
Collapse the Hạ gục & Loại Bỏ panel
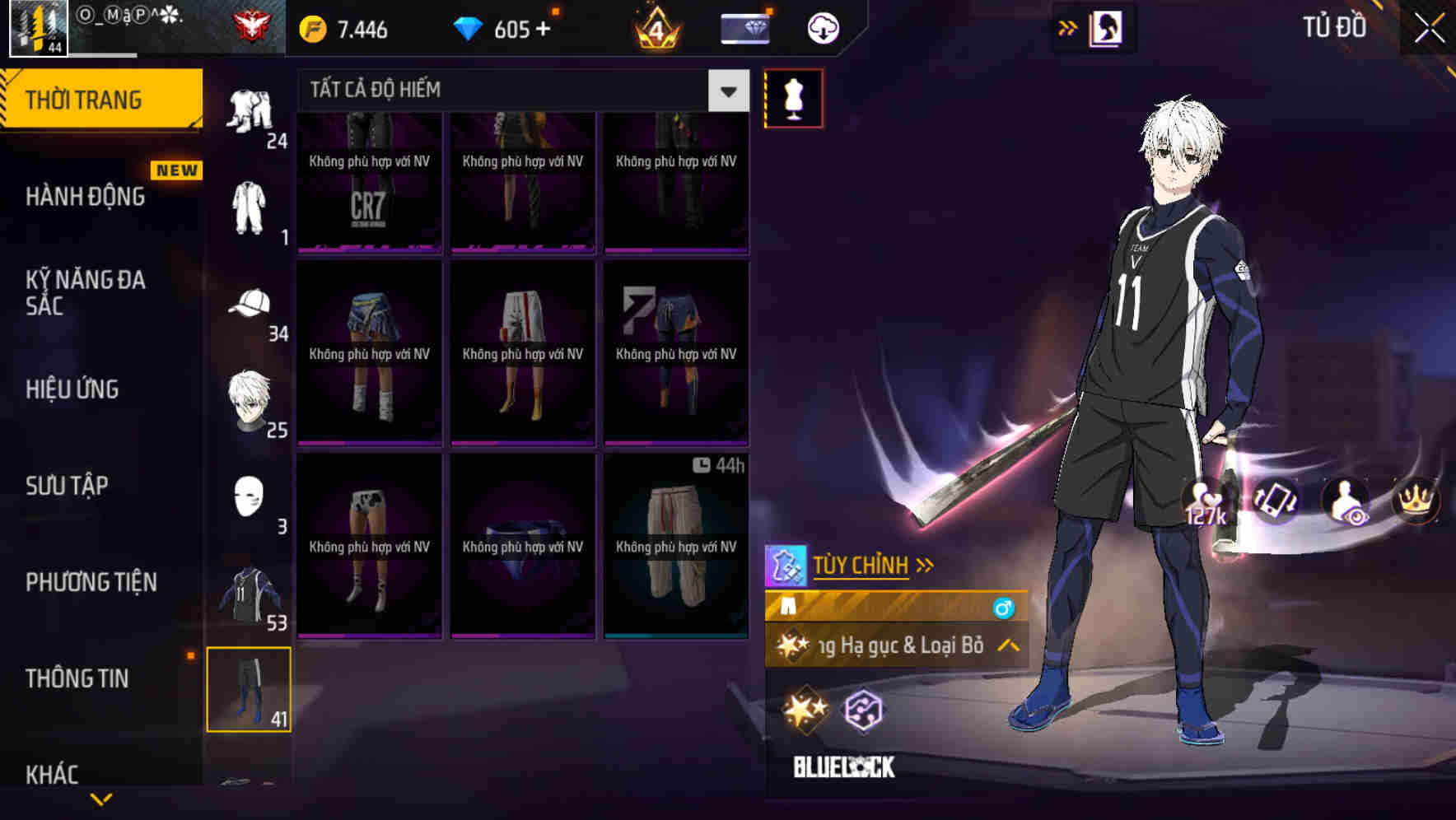click(x=1006, y=646)
